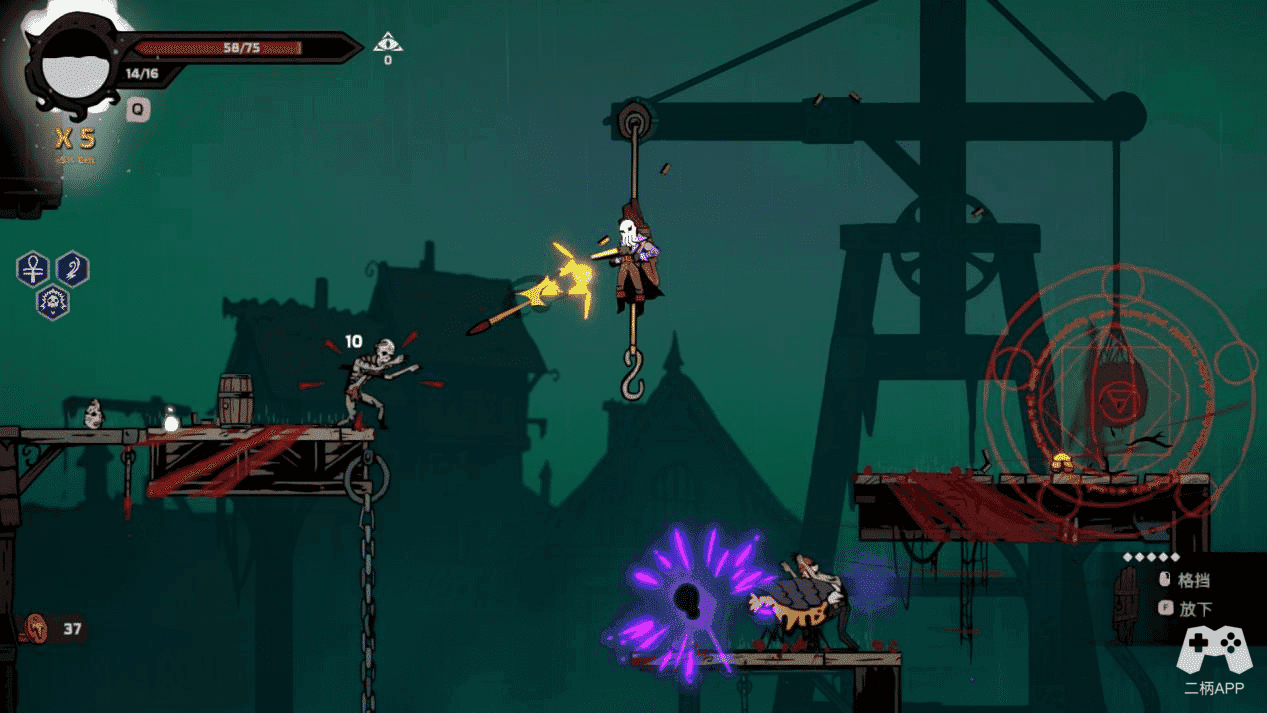
Task: Select the skull relic hexagon icon
Action: pos(52,301)
